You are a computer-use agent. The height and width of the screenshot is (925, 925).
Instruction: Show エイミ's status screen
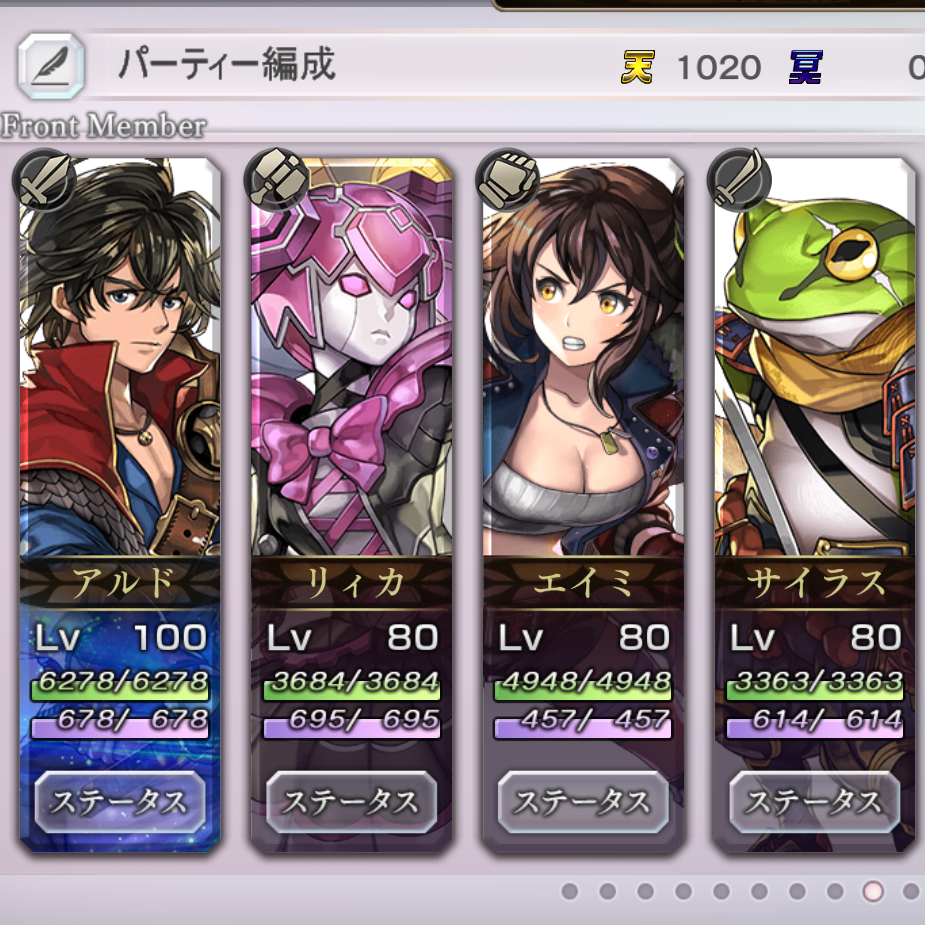coord(583,802)
